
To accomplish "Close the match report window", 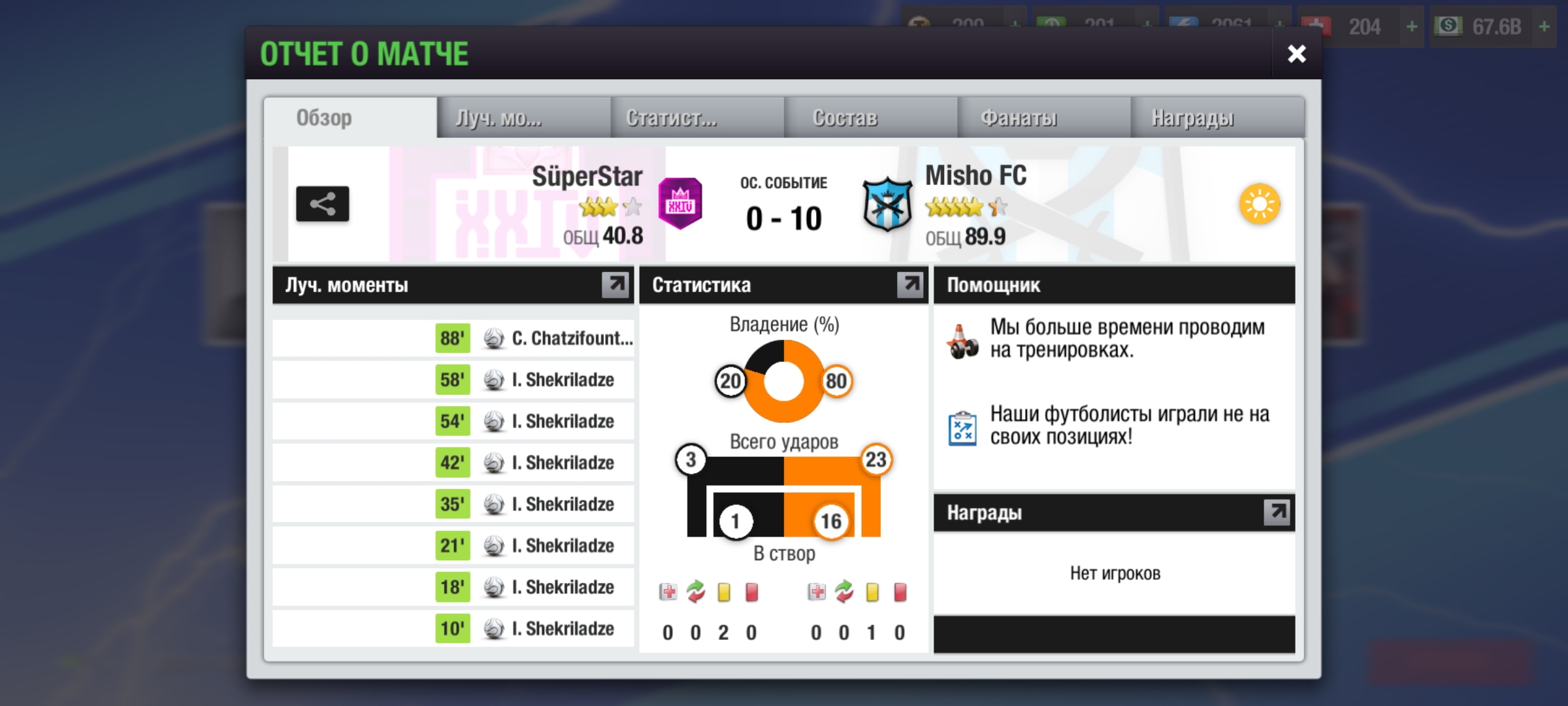I will point(1296,54).
